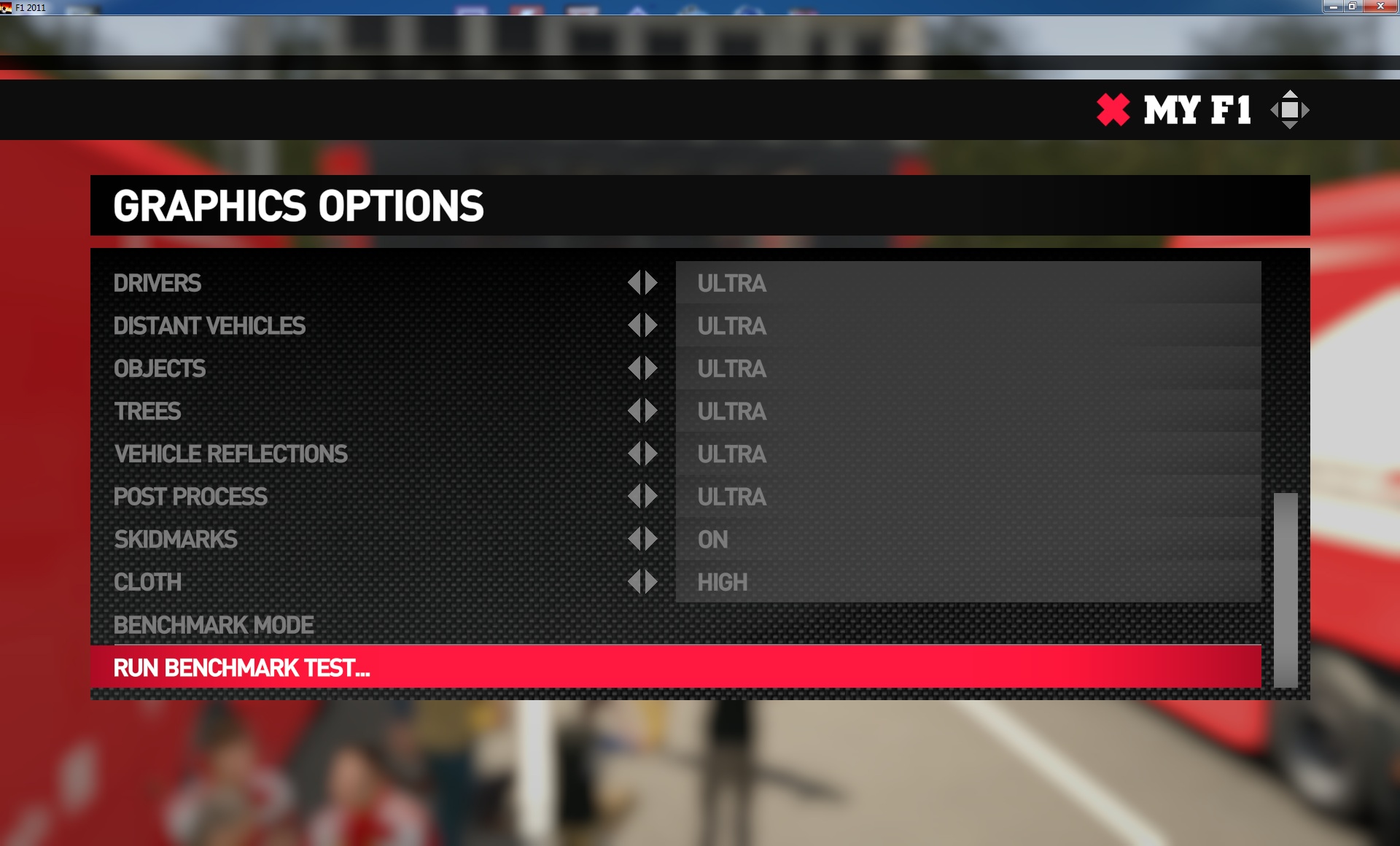The height and width of the screenshot is (846, 1400).
Task: Select the Benchmark Mode entry
Action: click(214, 625)
